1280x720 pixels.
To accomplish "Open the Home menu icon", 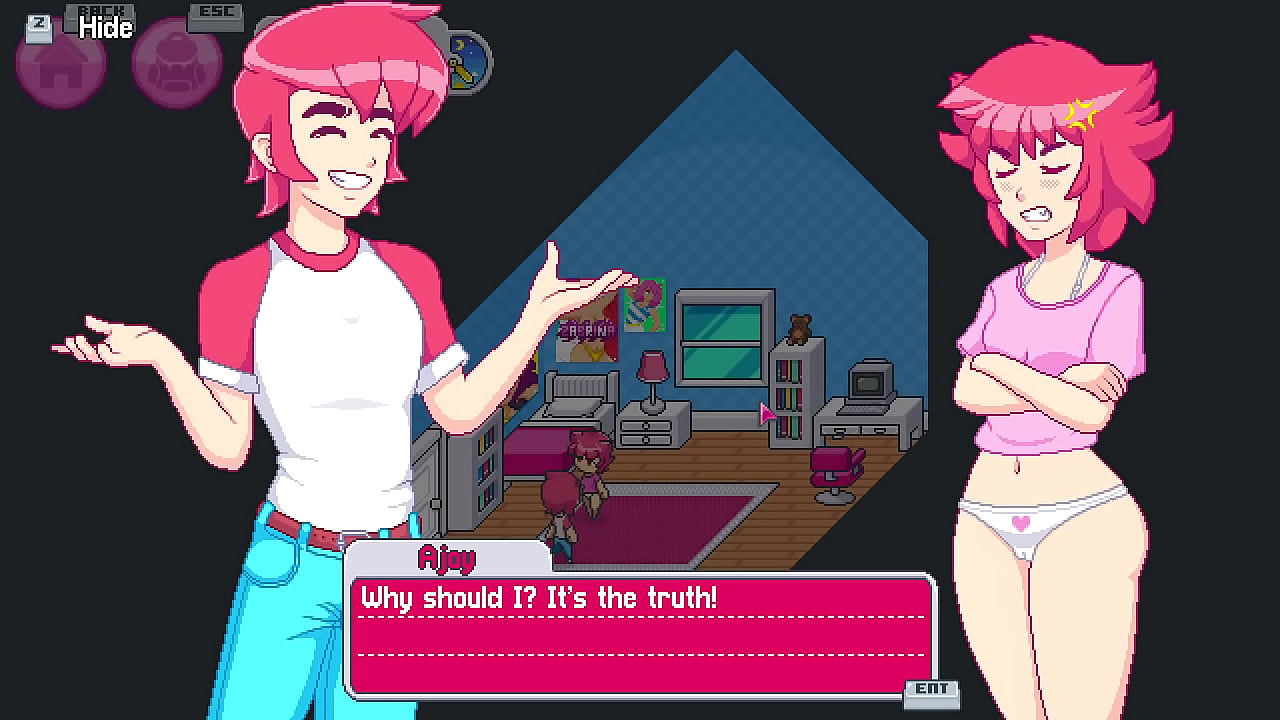I will point(60,65).
